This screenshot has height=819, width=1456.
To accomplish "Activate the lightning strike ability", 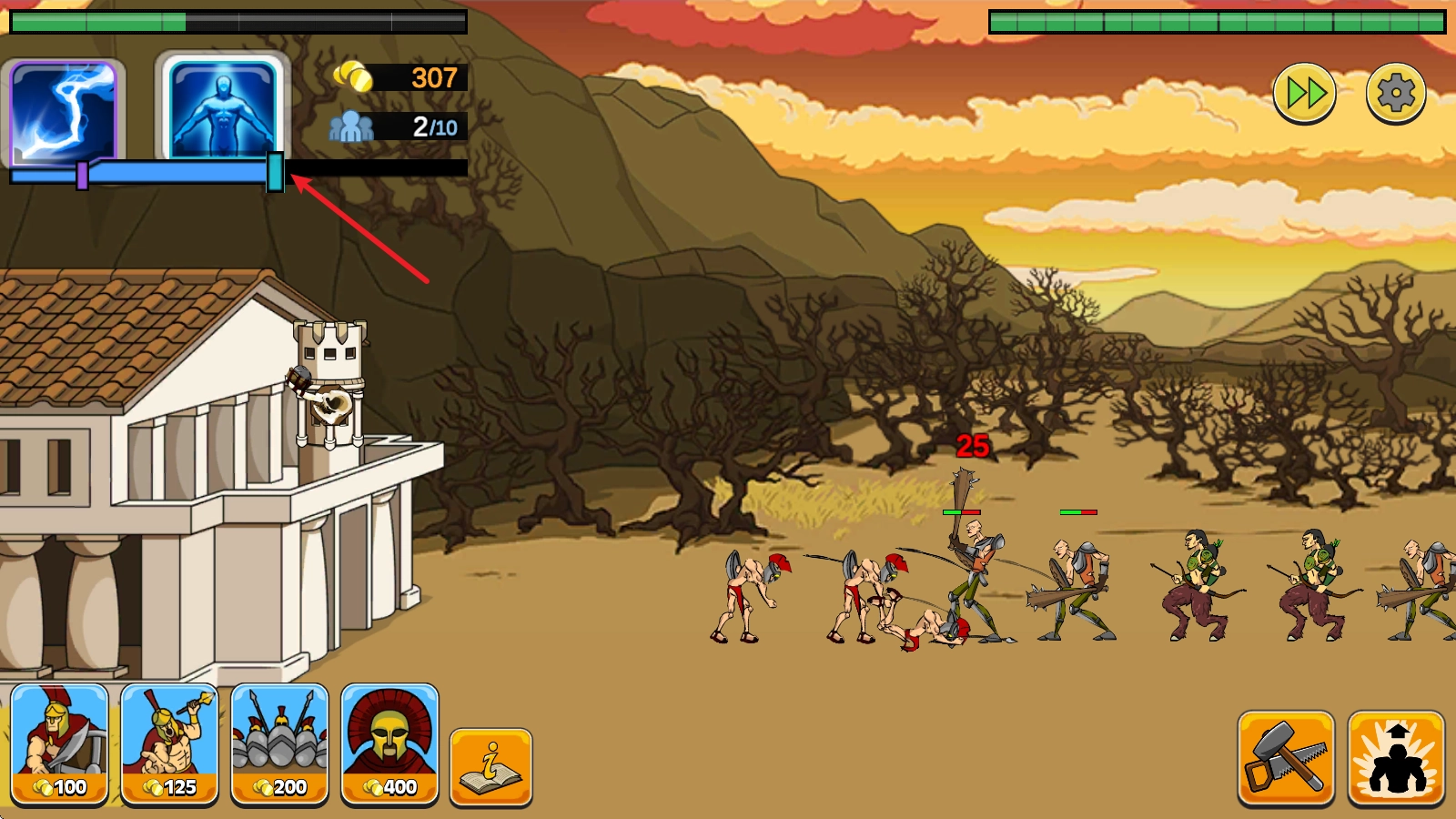I will (64, 110).
